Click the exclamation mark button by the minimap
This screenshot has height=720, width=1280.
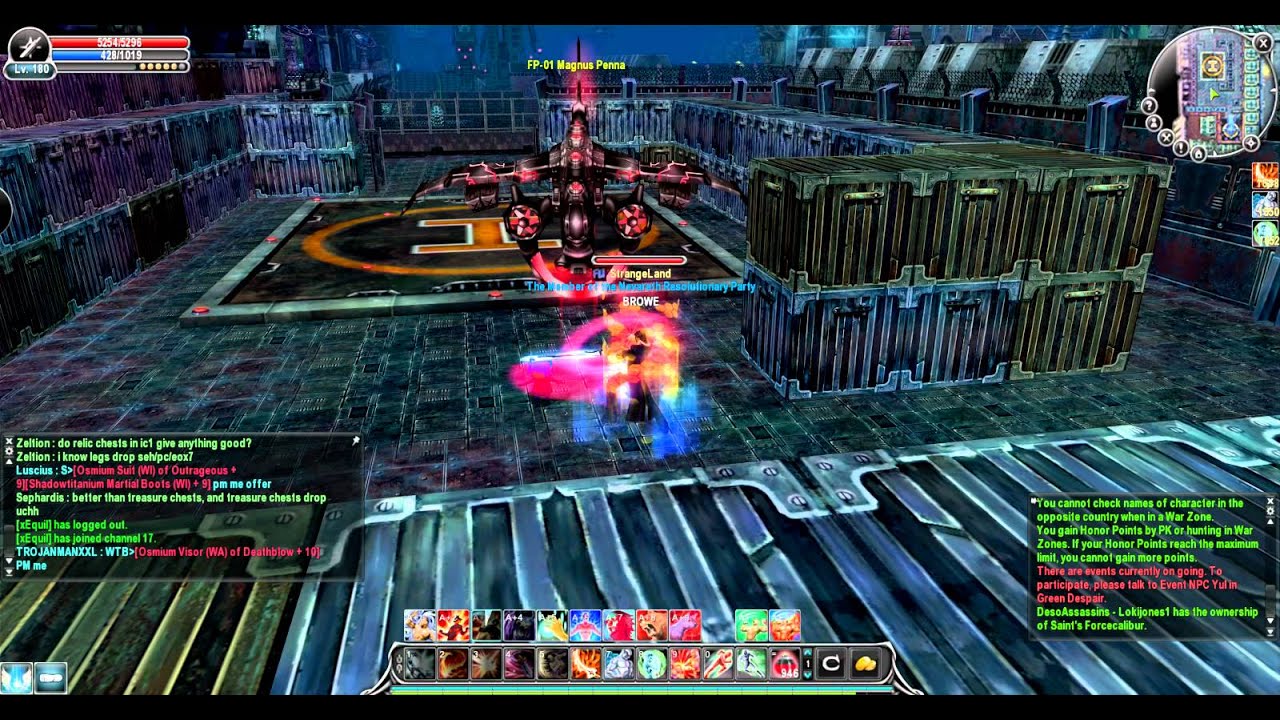click(x=1180, y=148)
